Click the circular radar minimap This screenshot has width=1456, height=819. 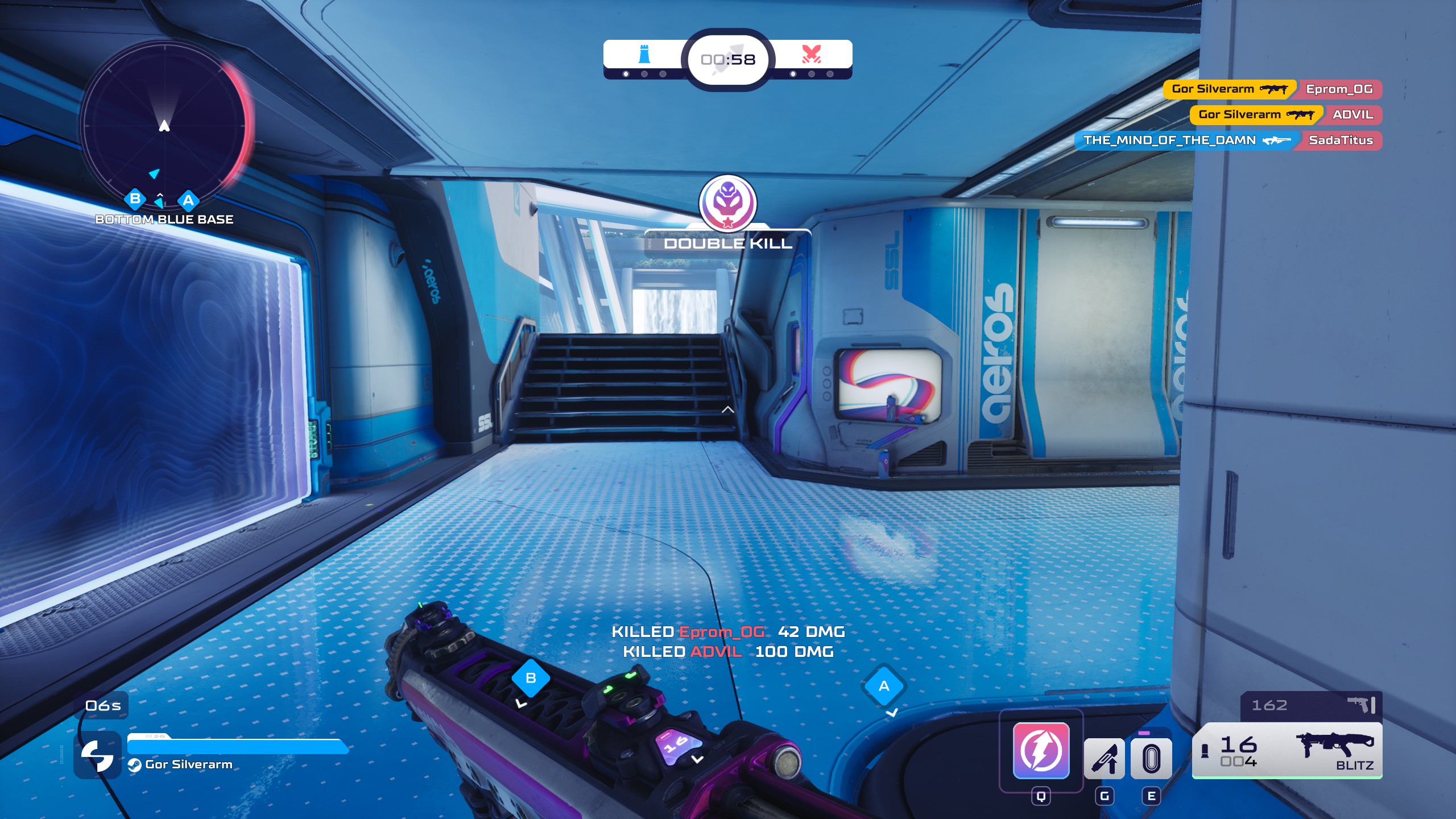point(165,124)
